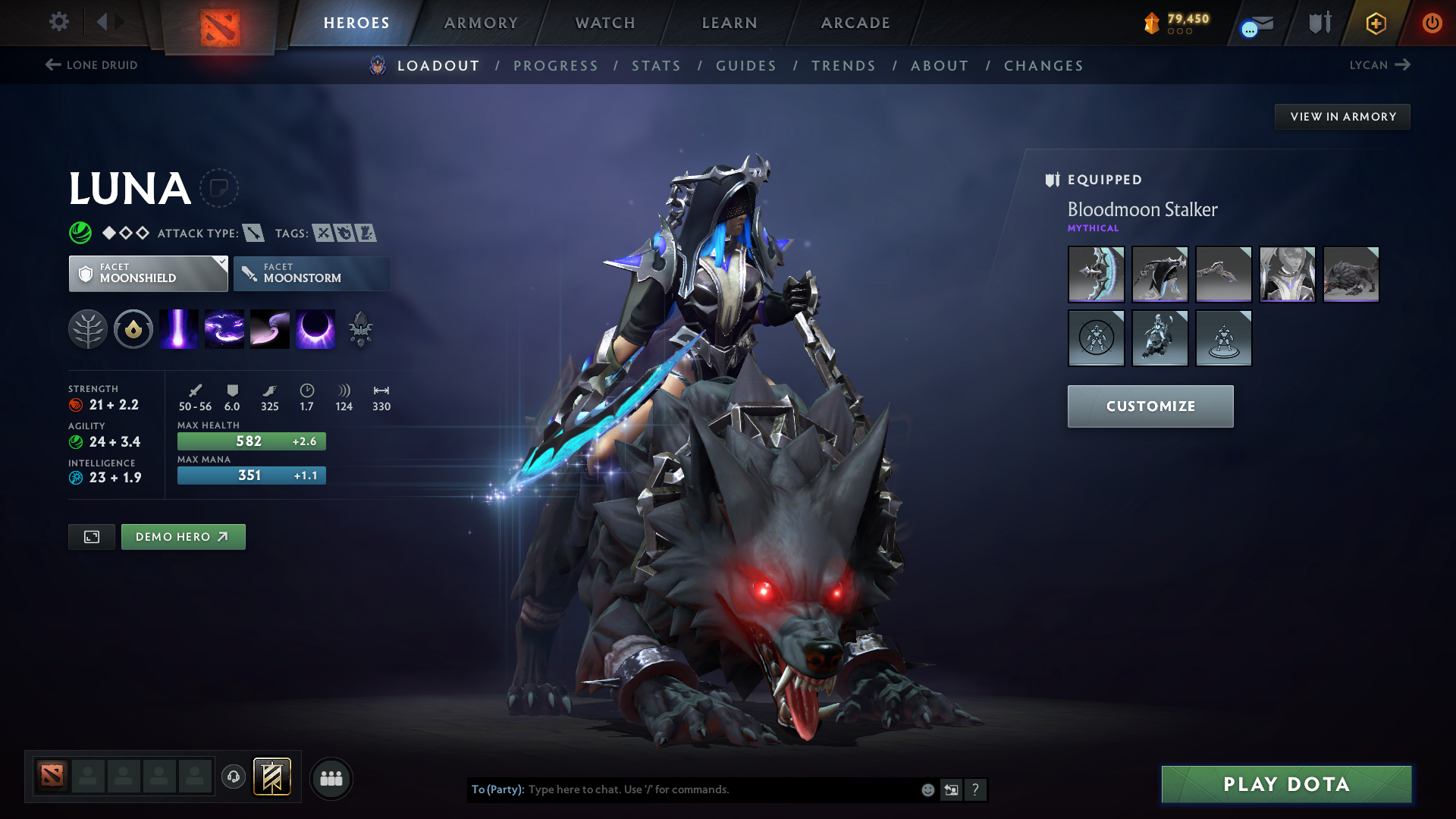Click the chat wheel icon near the chat input
Viewport: 1456px width, 819px height.
point(952,789)
